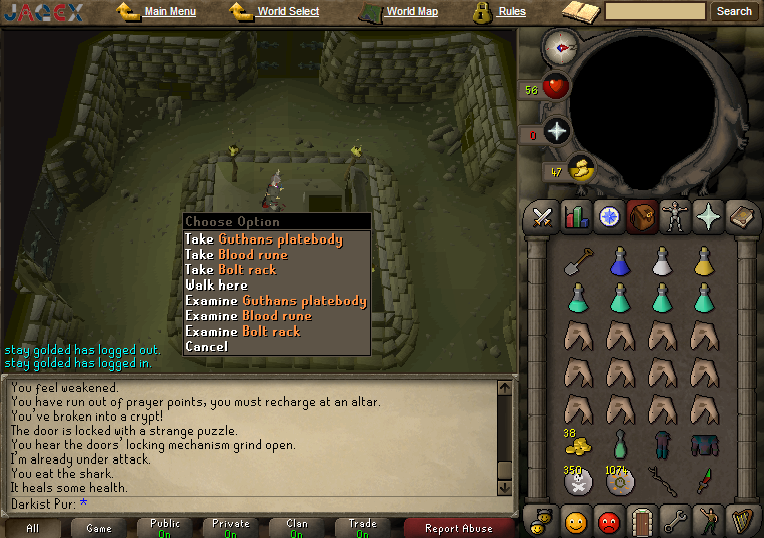Image resolution: width=764 pixels, height=538 pixels.
Task: Open the logout door tab
Action: (641, 521)
